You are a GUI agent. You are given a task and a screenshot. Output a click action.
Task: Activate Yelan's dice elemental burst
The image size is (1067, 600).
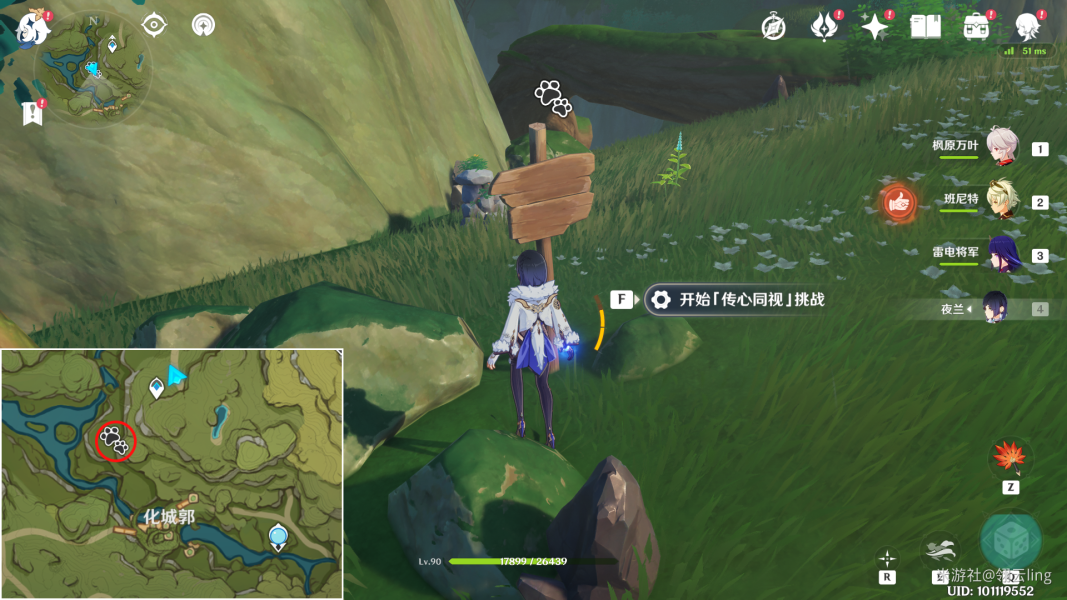1010,540
